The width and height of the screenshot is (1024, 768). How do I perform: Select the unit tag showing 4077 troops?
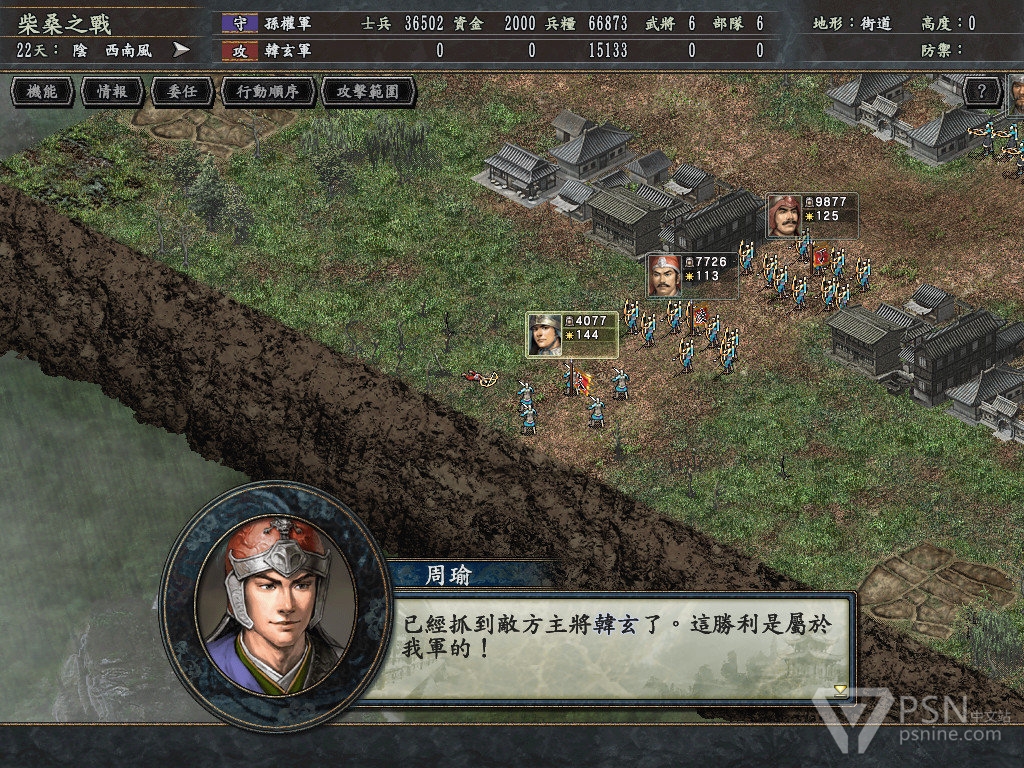pos(573,334)
